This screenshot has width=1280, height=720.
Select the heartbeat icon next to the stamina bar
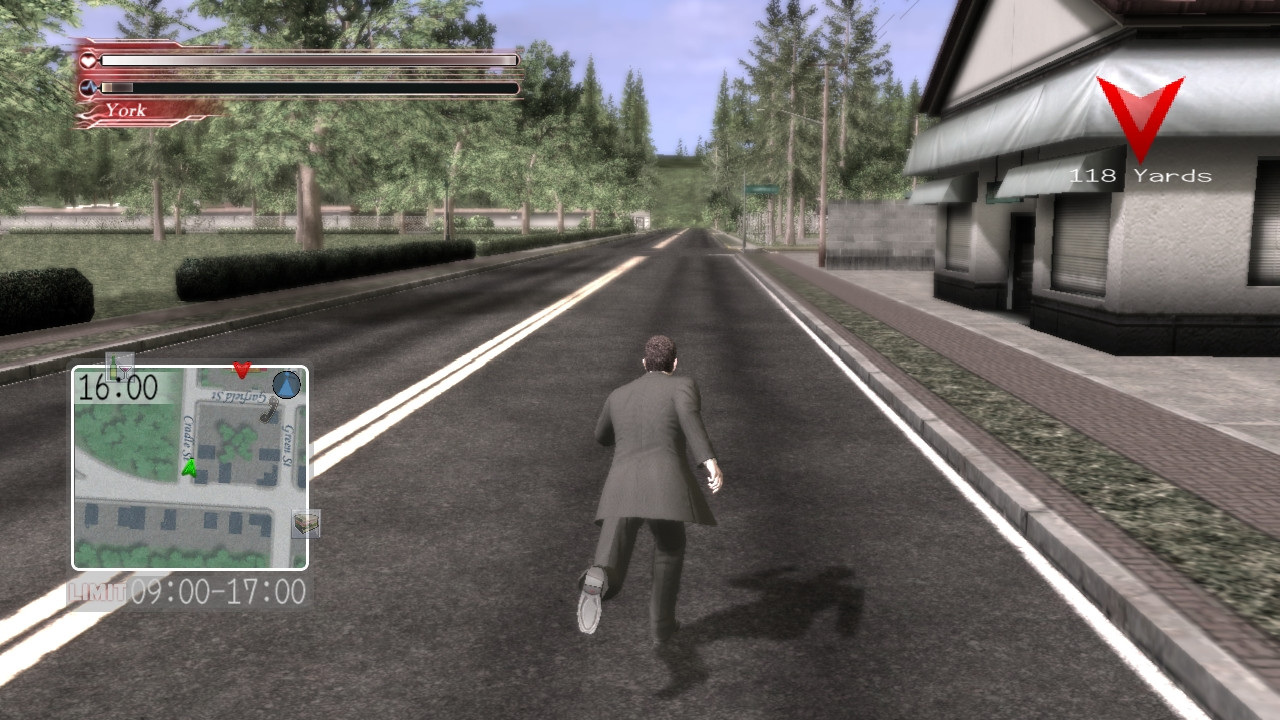coord(88,87)
